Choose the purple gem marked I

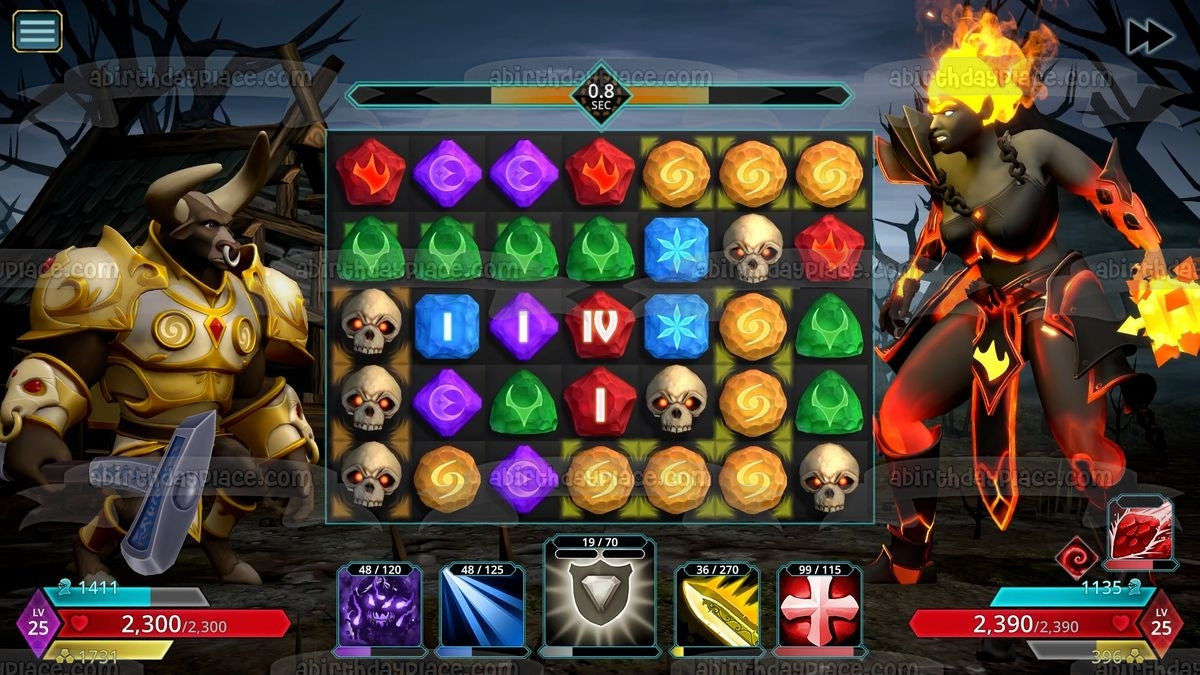pyautogui.click(x=523, y=326)
